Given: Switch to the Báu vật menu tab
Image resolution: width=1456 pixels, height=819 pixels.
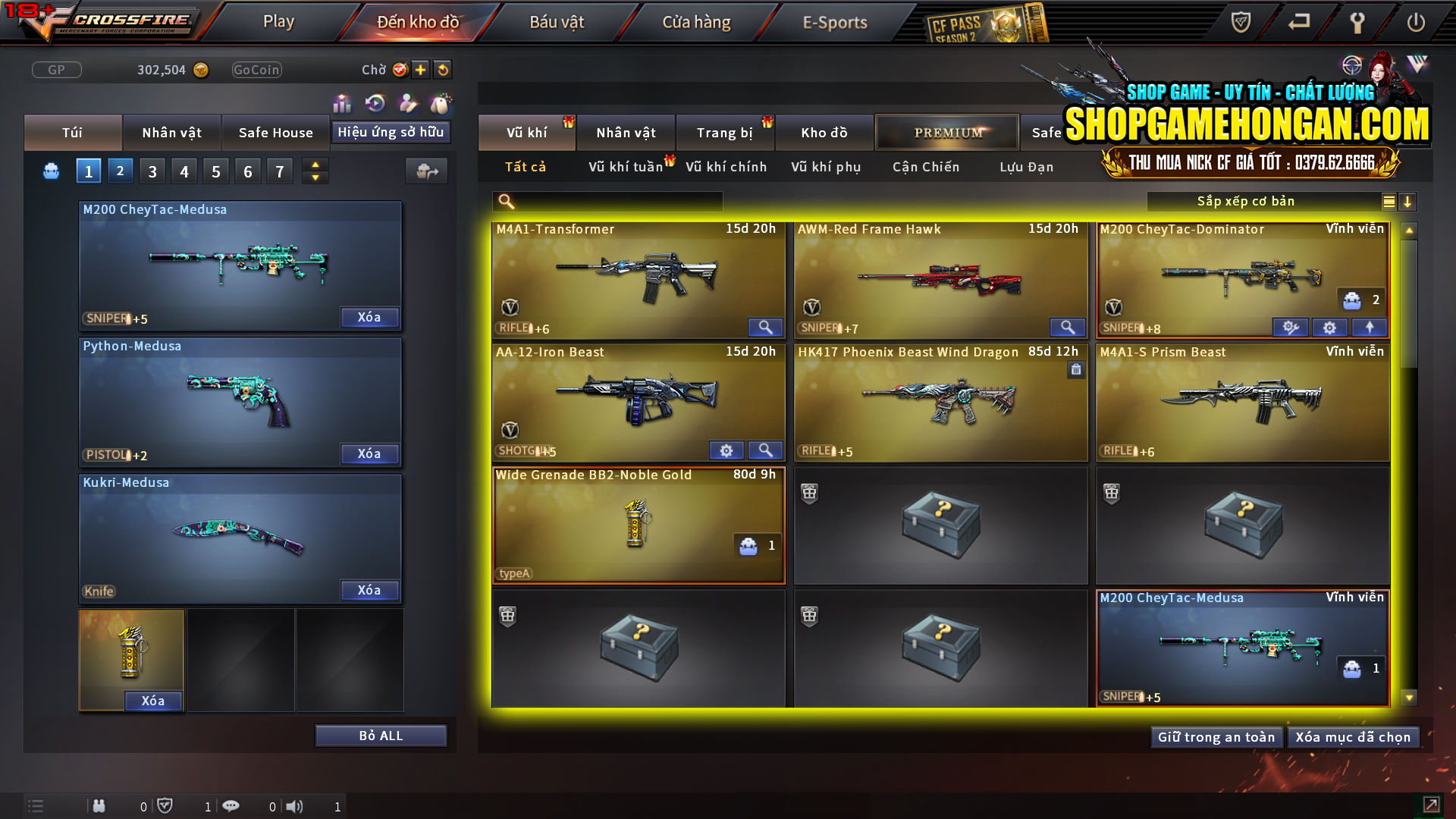Looking at the screenshot, I should pyautogui.click(x=557, y=21).
